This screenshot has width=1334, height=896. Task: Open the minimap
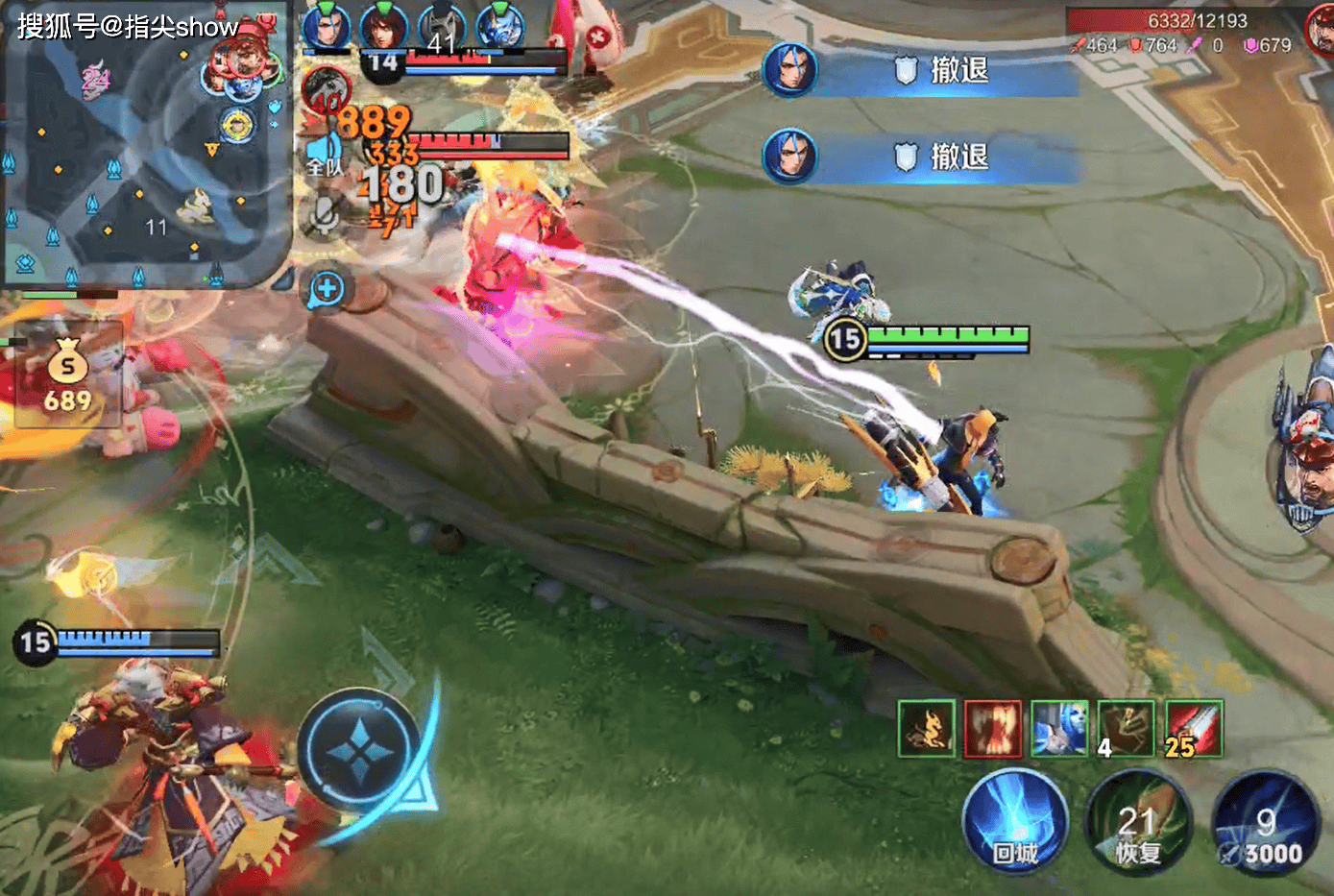(144, 144)
